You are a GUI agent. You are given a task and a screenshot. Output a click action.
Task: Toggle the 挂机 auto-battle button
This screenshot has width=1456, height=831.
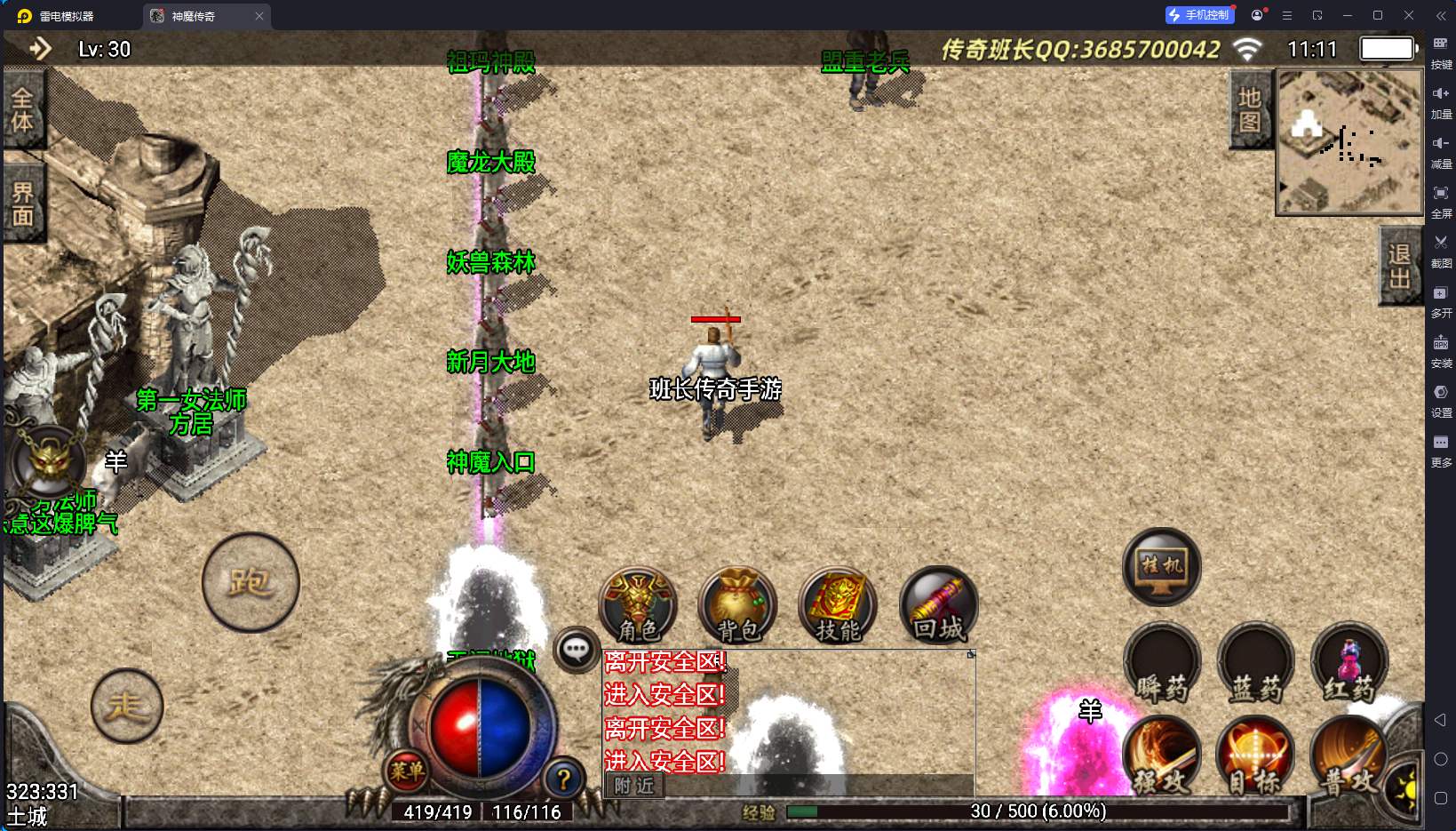[1162, 567]
